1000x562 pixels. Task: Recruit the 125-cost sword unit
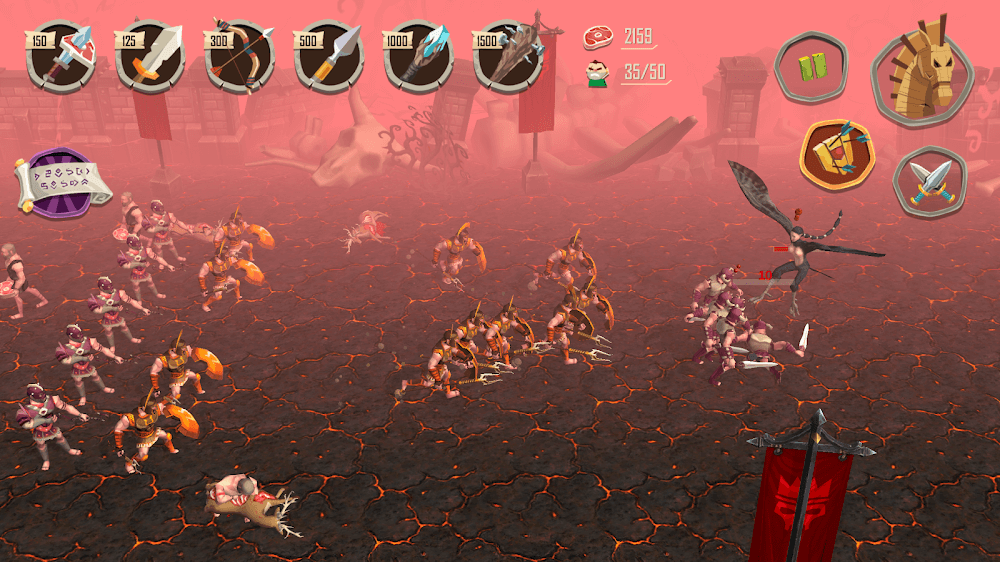pyautogui.click(x=150, y=58)
